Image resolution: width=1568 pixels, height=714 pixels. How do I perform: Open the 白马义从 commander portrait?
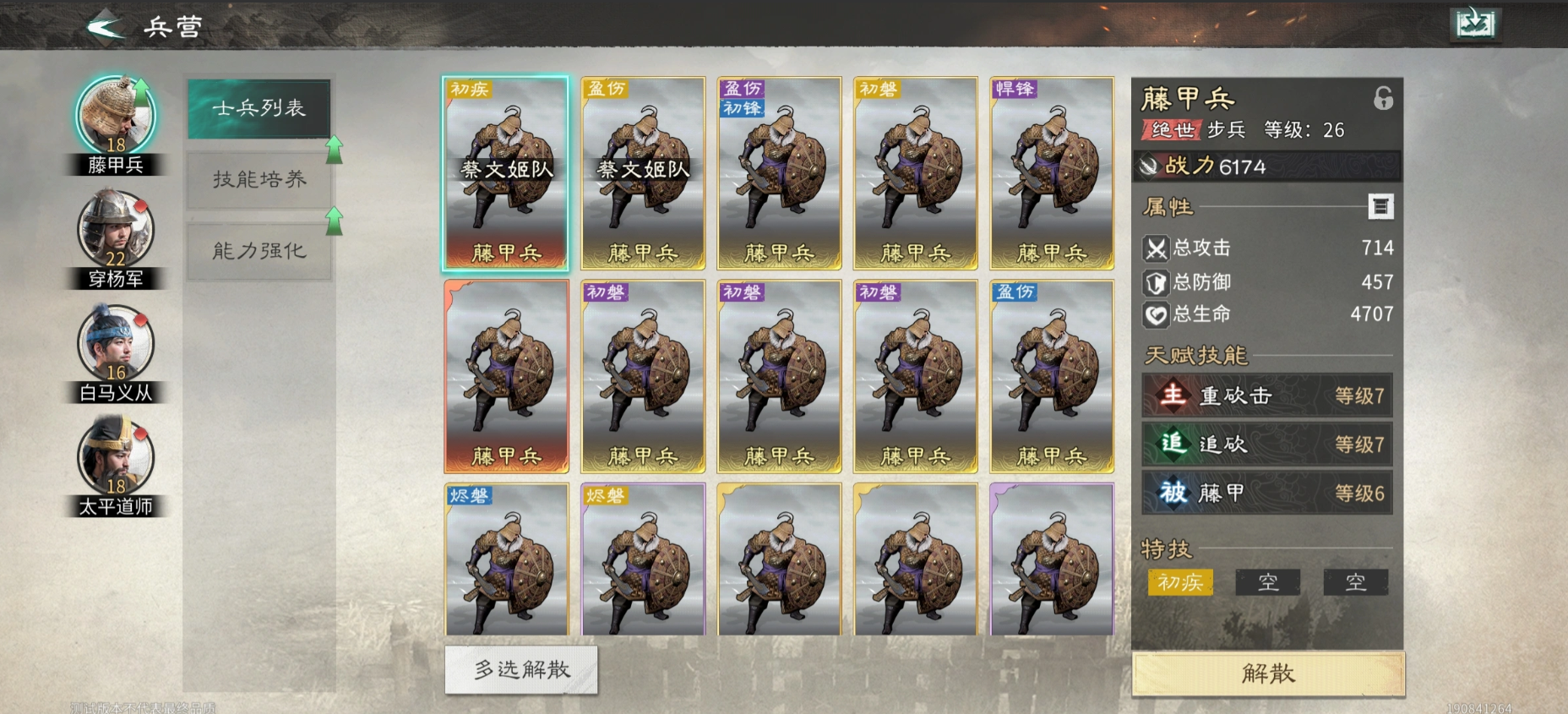point(115,342)
